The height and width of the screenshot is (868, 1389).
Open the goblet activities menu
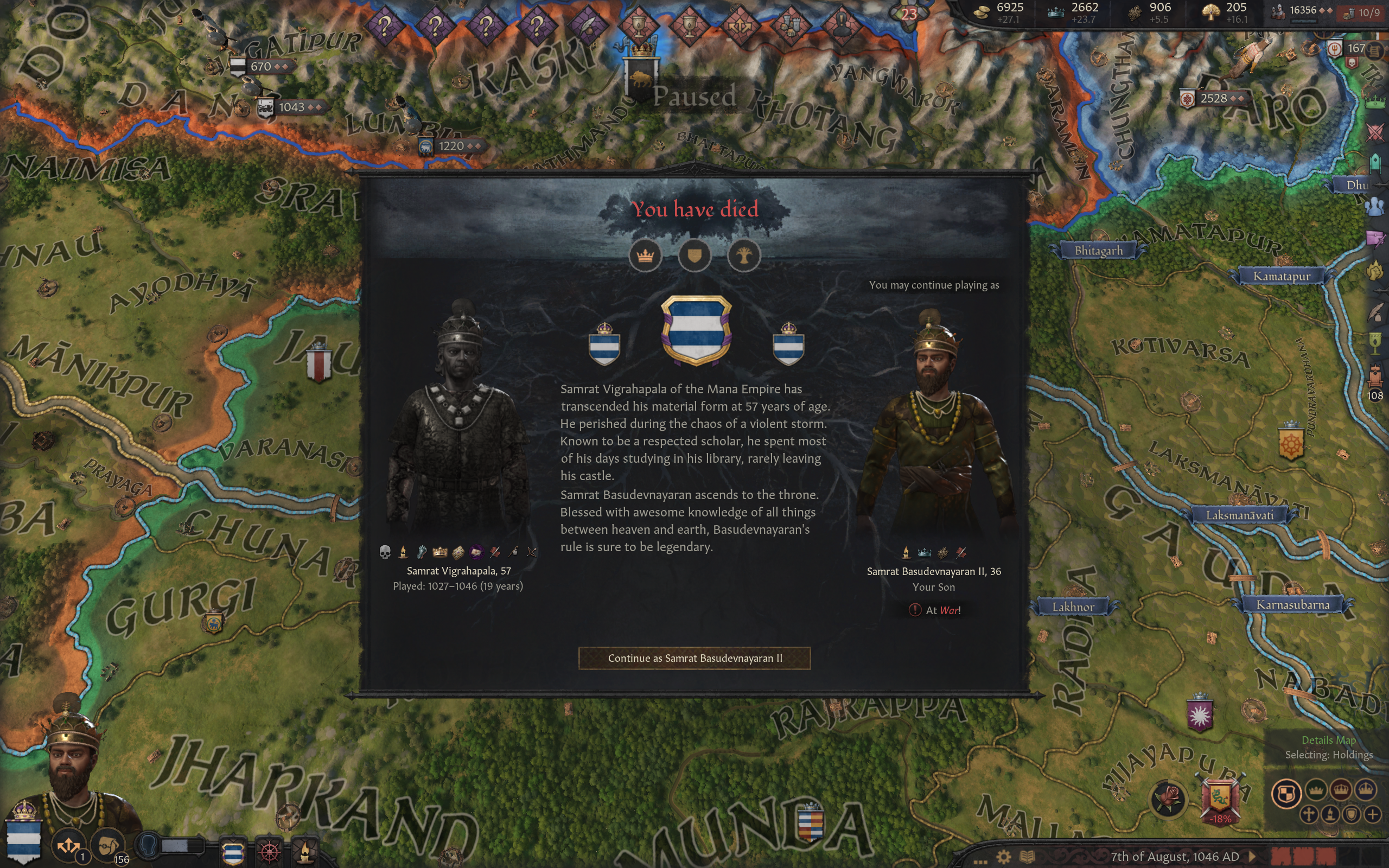click(x=1375, y=343)
